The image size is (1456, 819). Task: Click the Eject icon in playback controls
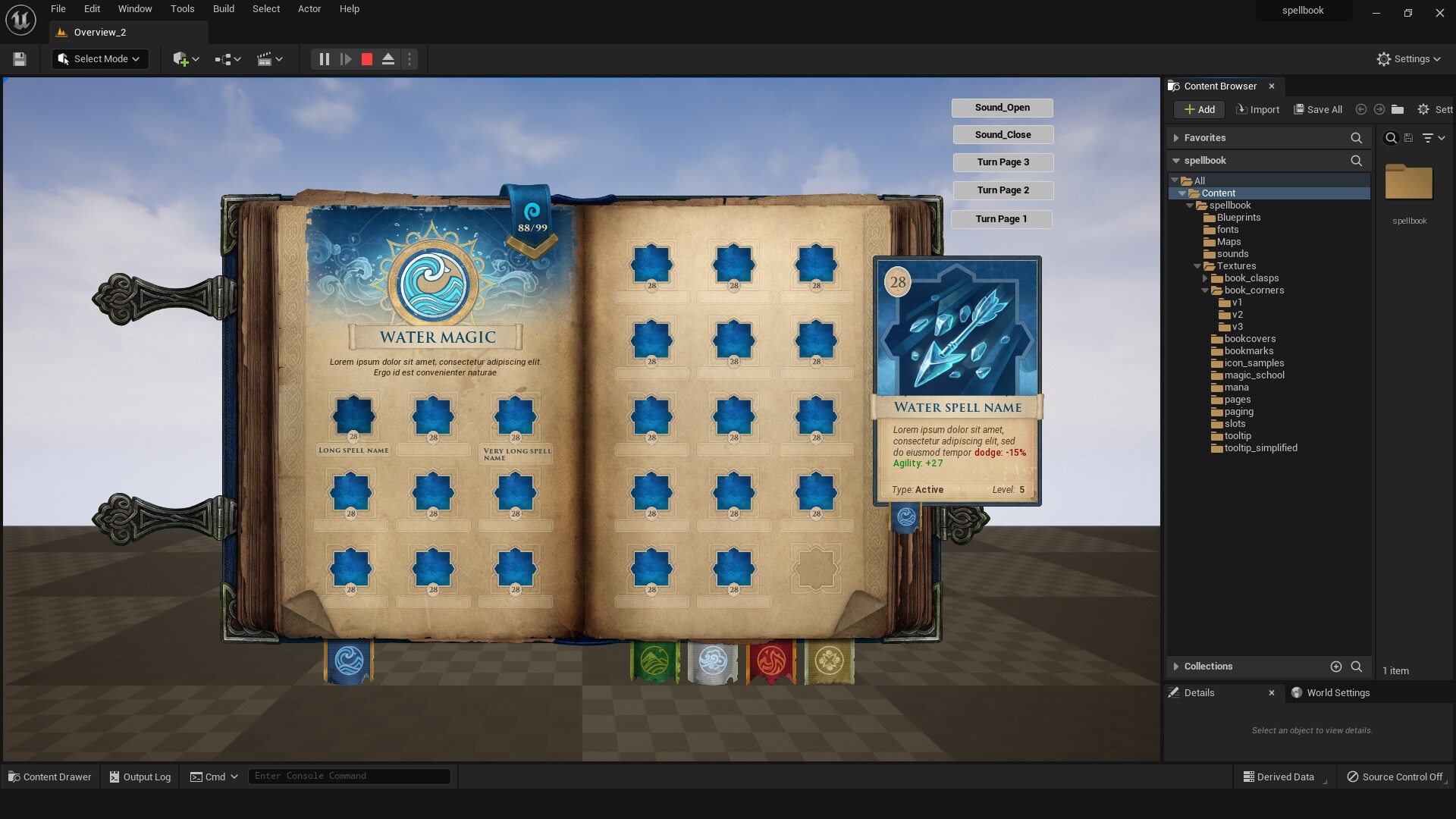coord(388,58)
